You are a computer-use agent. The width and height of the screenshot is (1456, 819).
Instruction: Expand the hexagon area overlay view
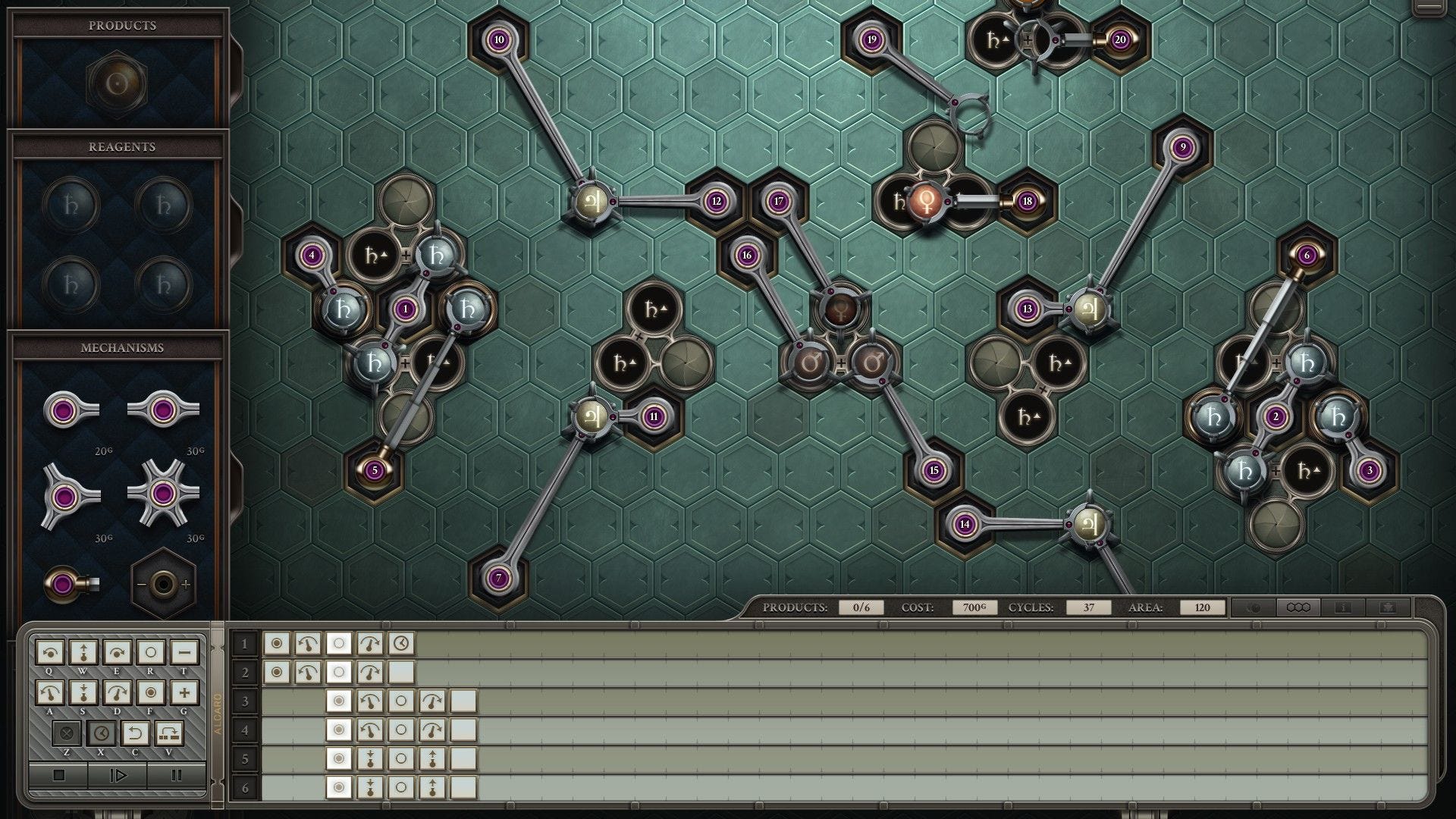pos(1298,607)
